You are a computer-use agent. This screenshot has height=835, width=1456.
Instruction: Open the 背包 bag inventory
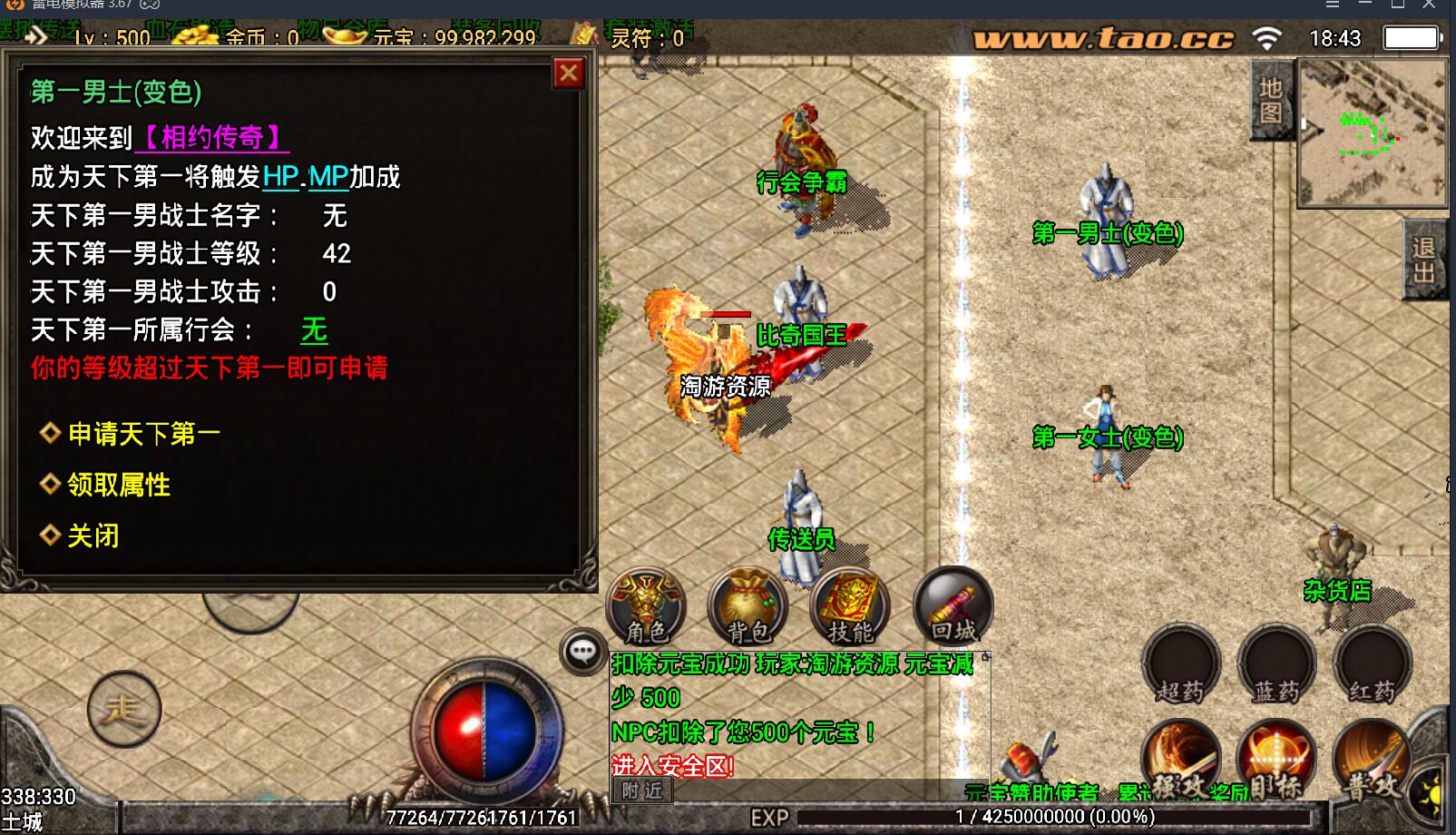click(748, 605)
